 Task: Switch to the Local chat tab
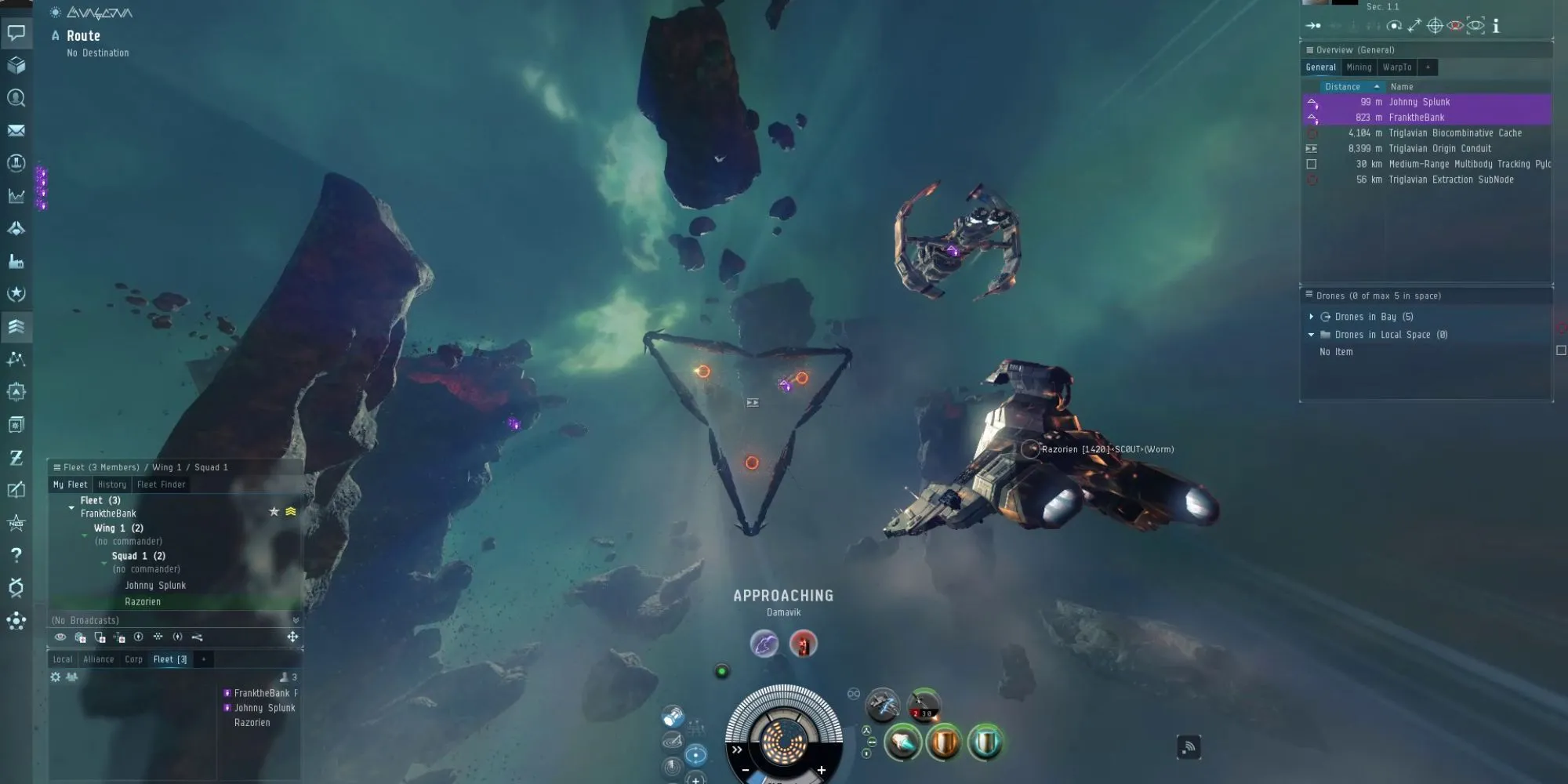pyautogui.click(x=63, y=659)
